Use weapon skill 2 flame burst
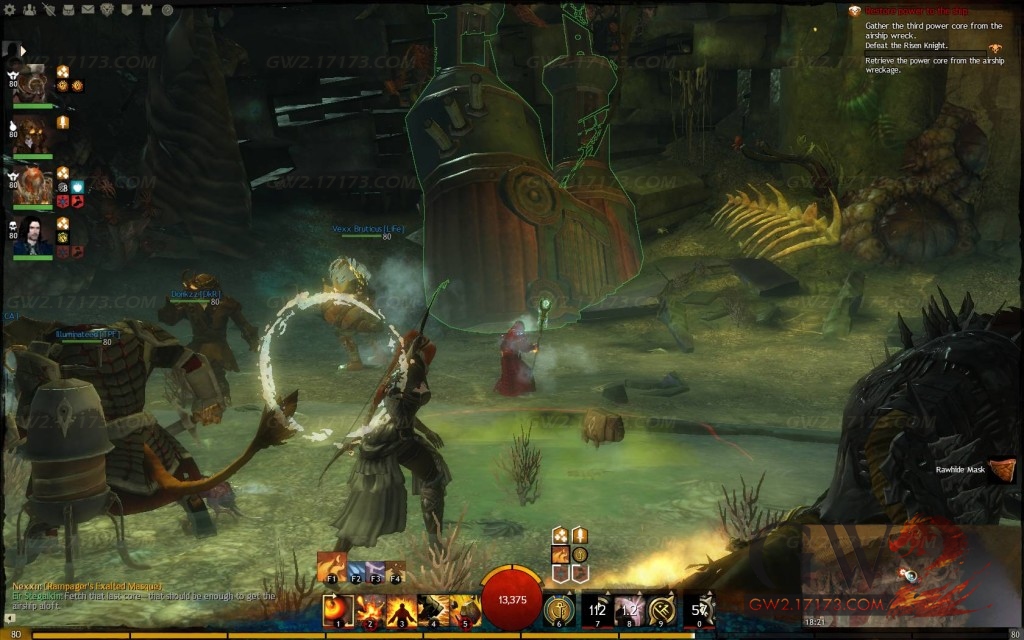This screenshot has height=640, width=1024. coord(370,609)
